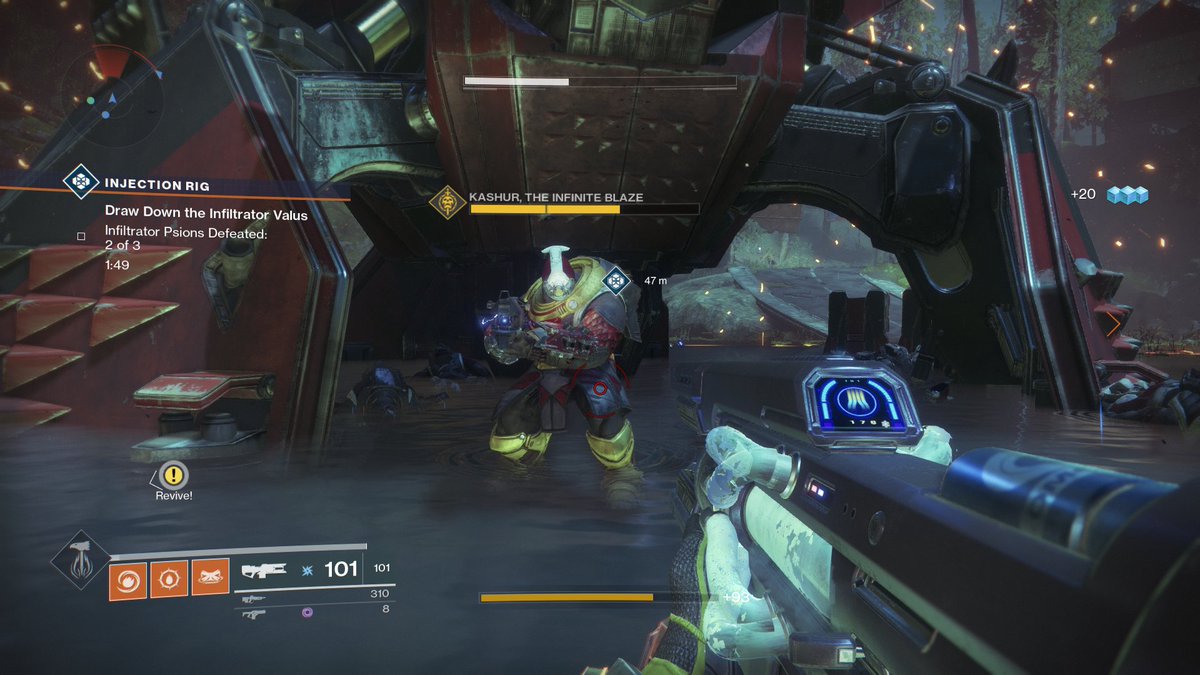This screenshot has height=675, width=1200.
Task: Switch to the weapon with 310 reserve
Action: pos(253,598)
